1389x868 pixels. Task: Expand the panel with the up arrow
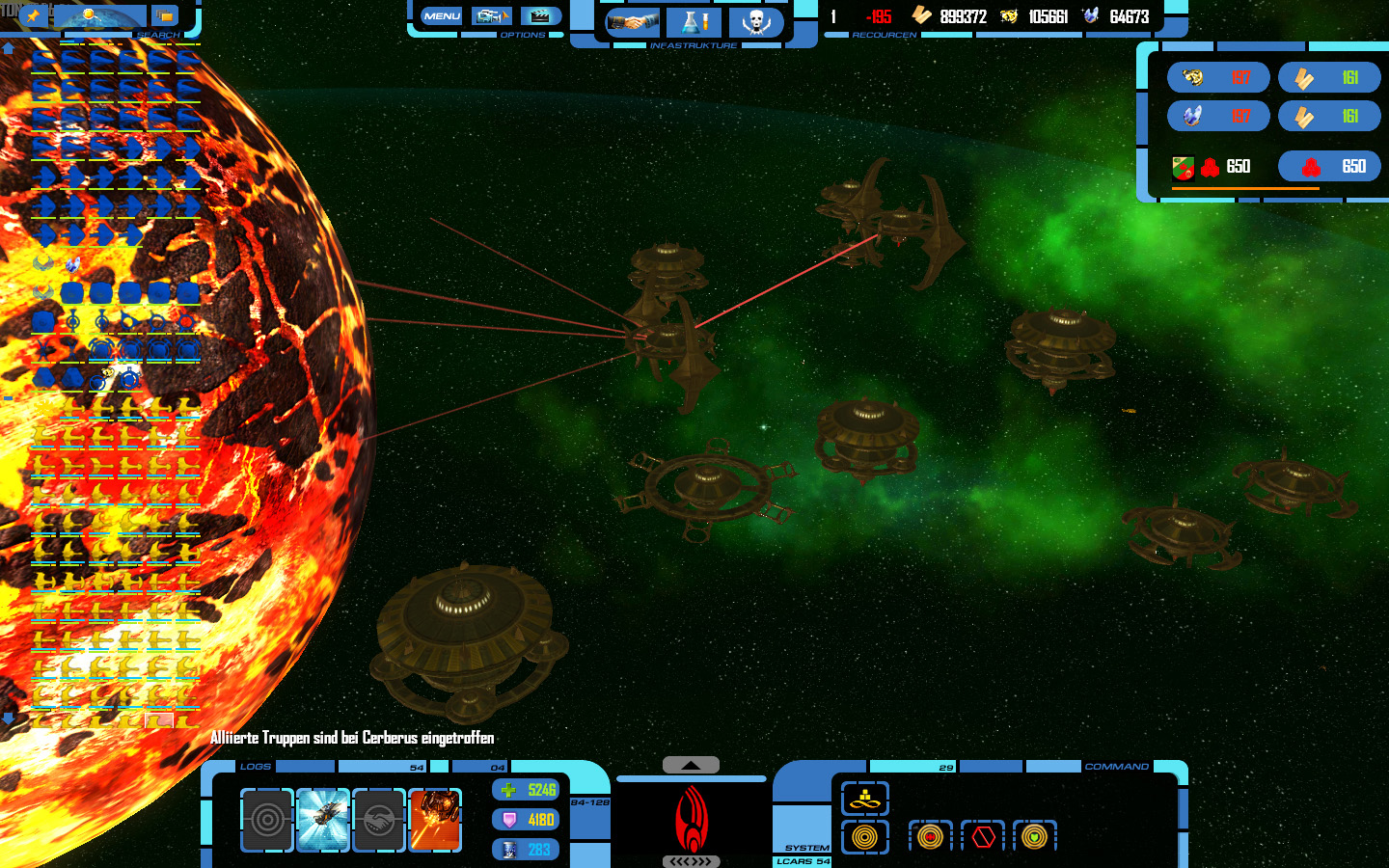click(x=691, y=765)
